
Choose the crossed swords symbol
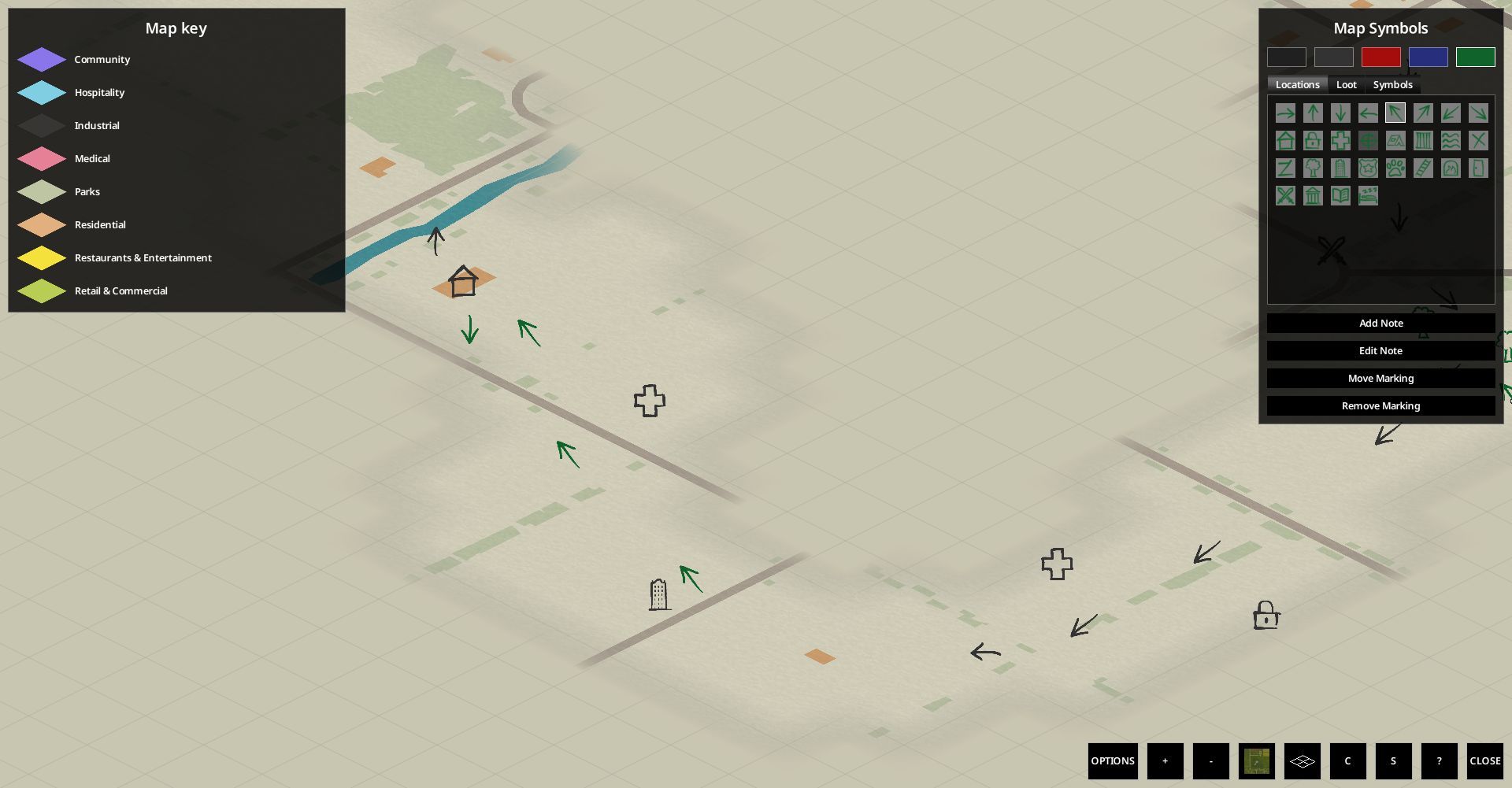[1286, 195]
